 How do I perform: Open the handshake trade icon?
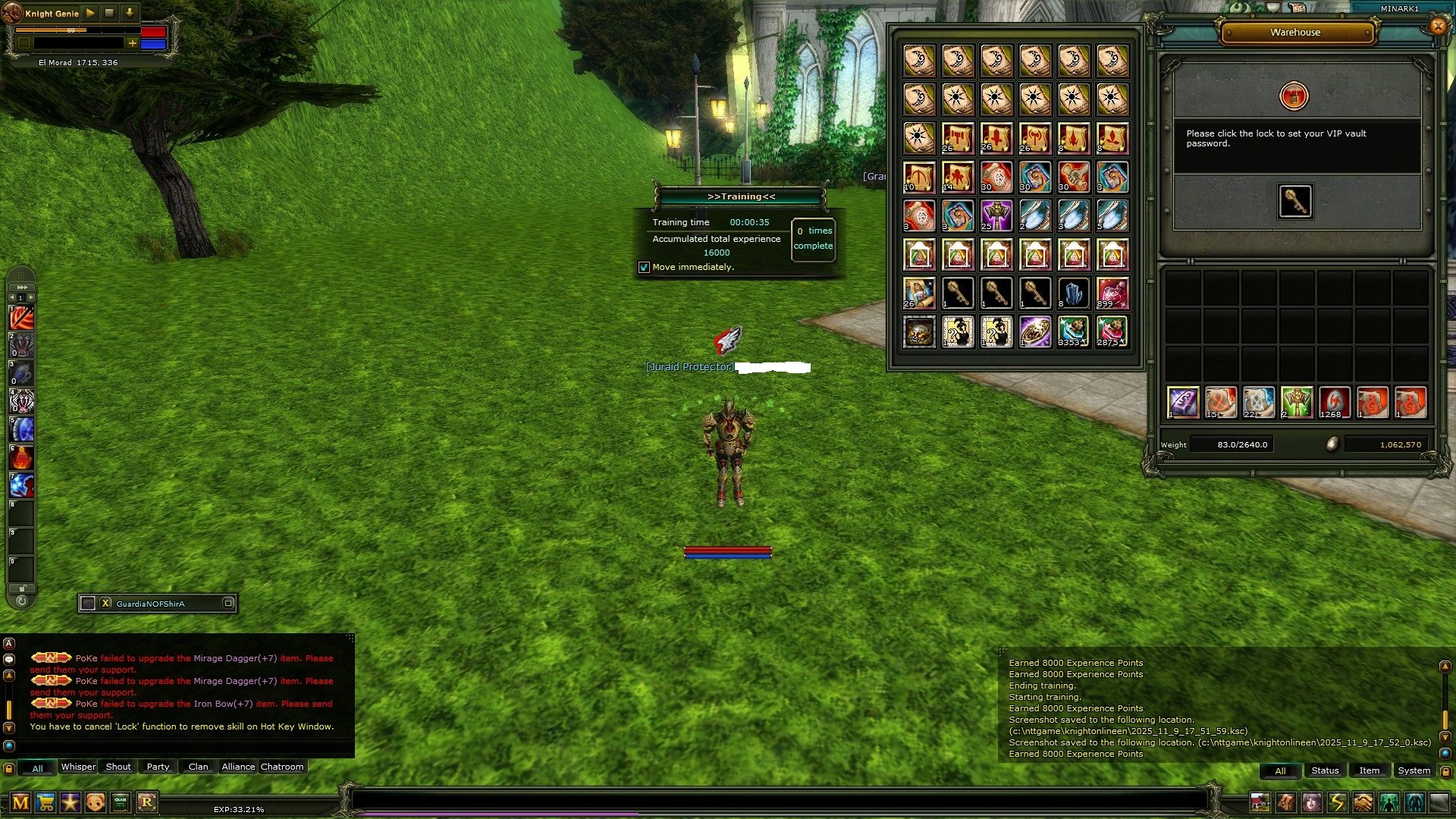(1363, 802)
